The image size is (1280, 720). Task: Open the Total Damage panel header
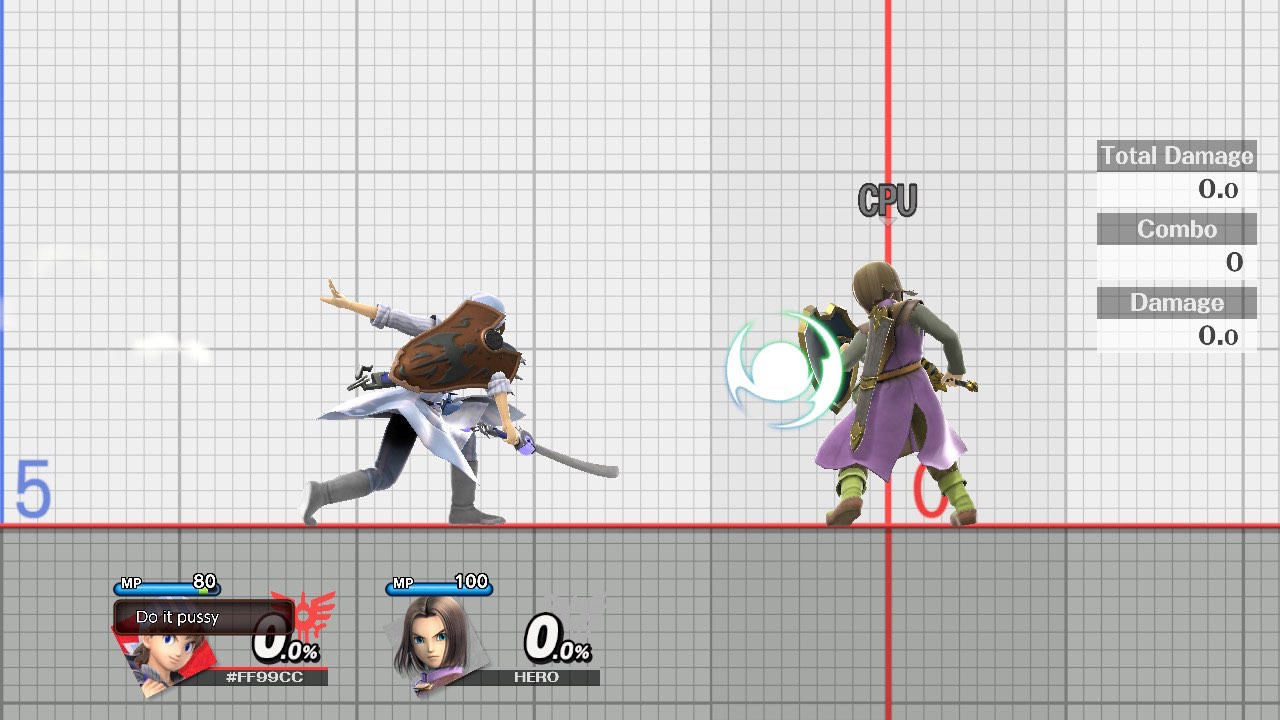tap(1176, 155)
